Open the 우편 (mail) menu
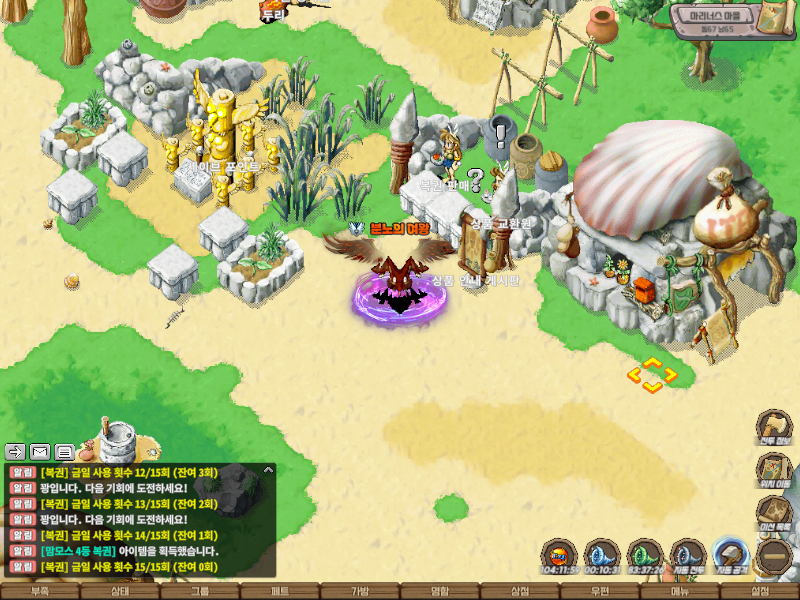The width and height of the screenshot is (800, 600). click(600, 591)
